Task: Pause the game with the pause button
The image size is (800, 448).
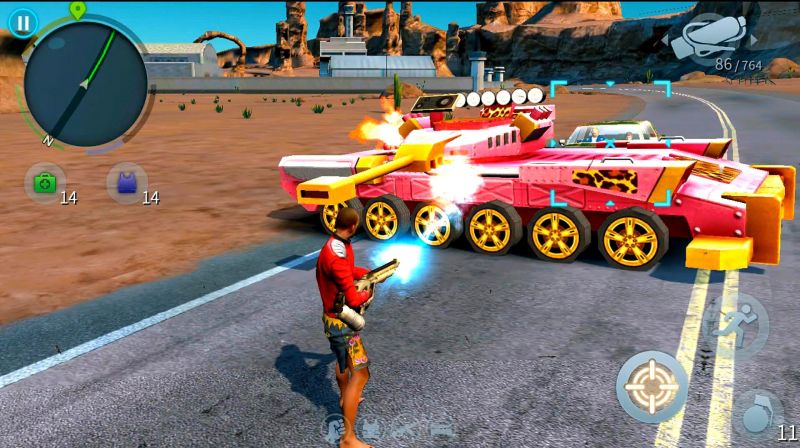Action: [x=21, y=21]
